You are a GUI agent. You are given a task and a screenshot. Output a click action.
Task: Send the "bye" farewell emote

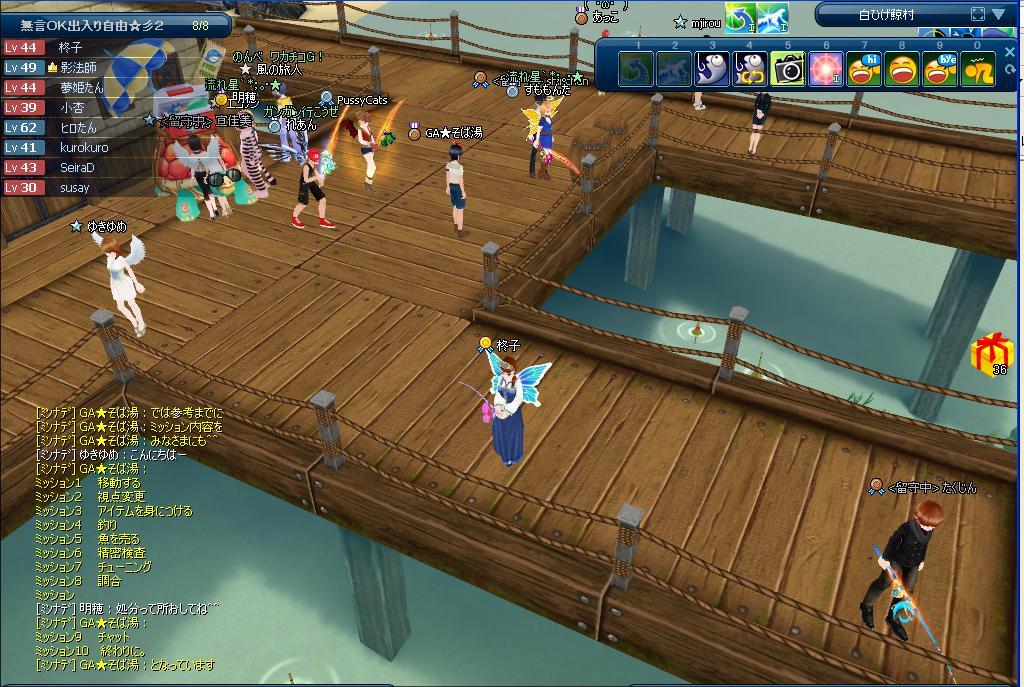[940, 69]
